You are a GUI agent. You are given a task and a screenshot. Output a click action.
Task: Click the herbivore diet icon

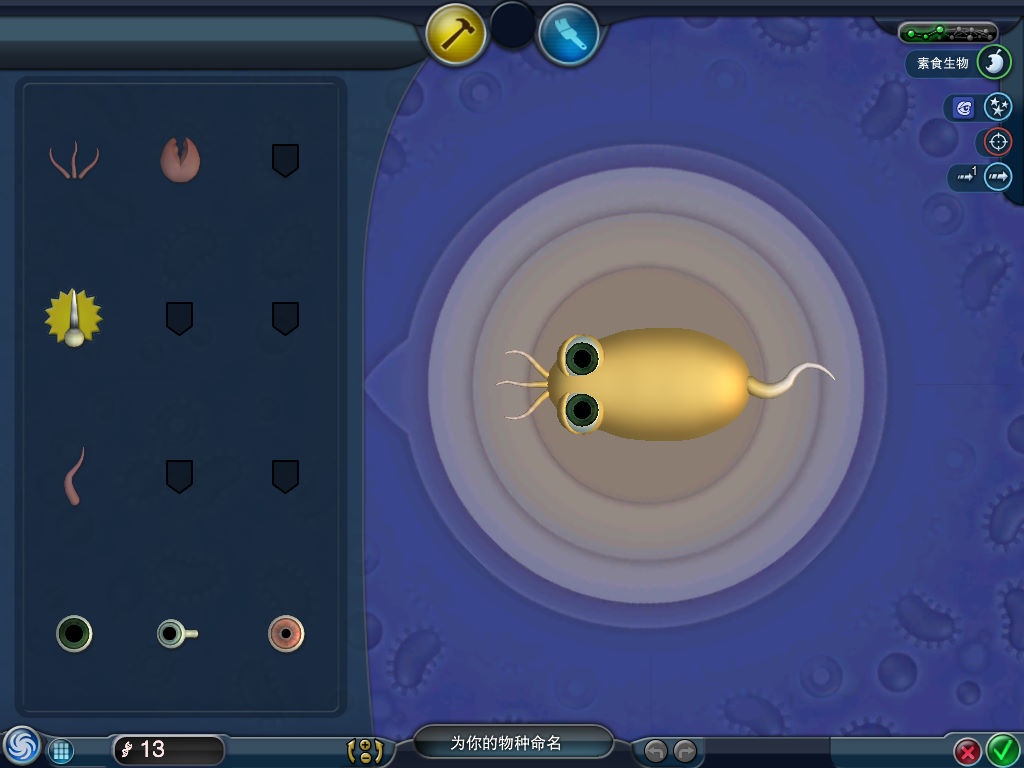tap(993, 63)
